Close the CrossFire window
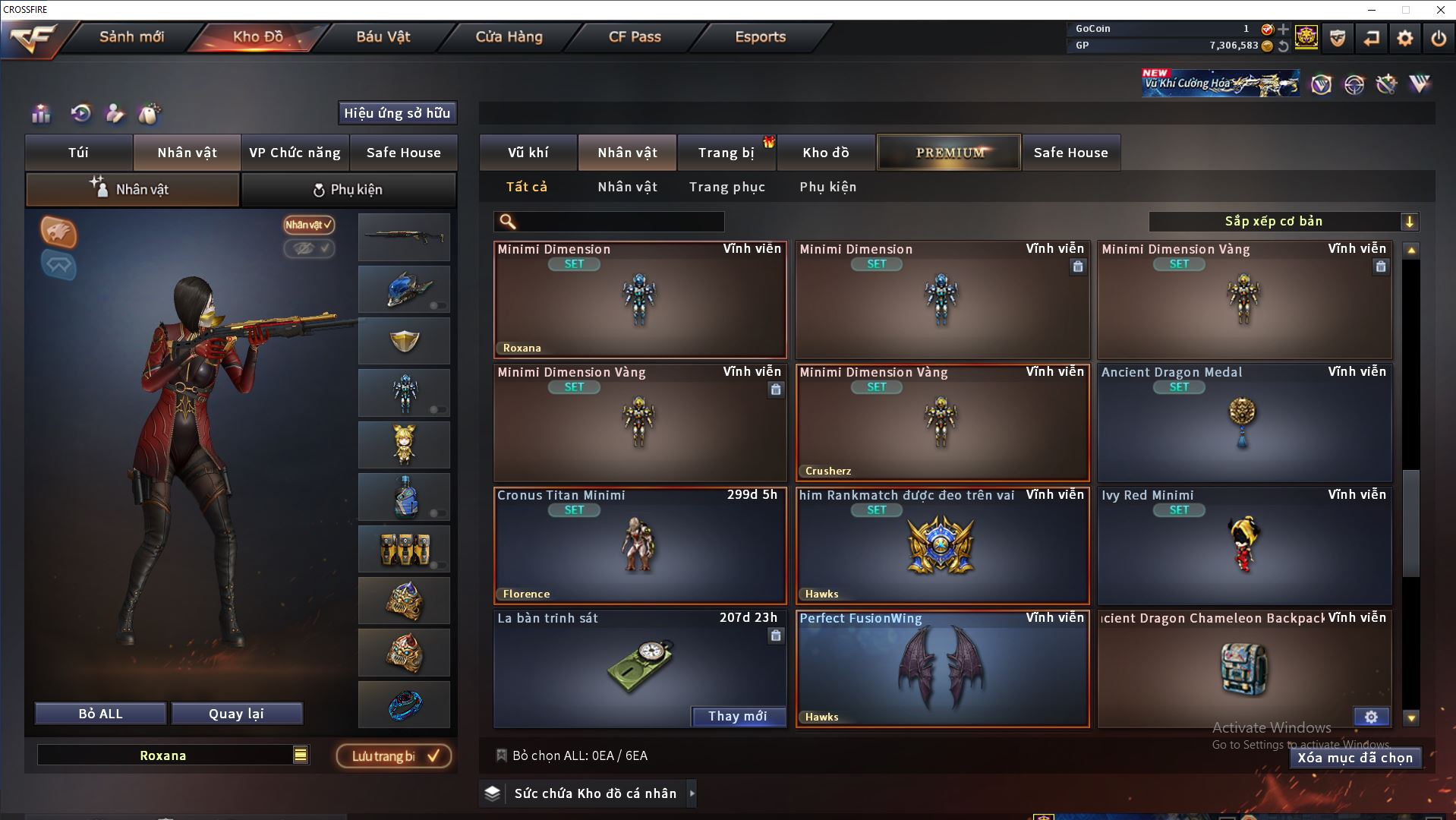This screenshot has width=1456, height=820. pos(1440,10)
